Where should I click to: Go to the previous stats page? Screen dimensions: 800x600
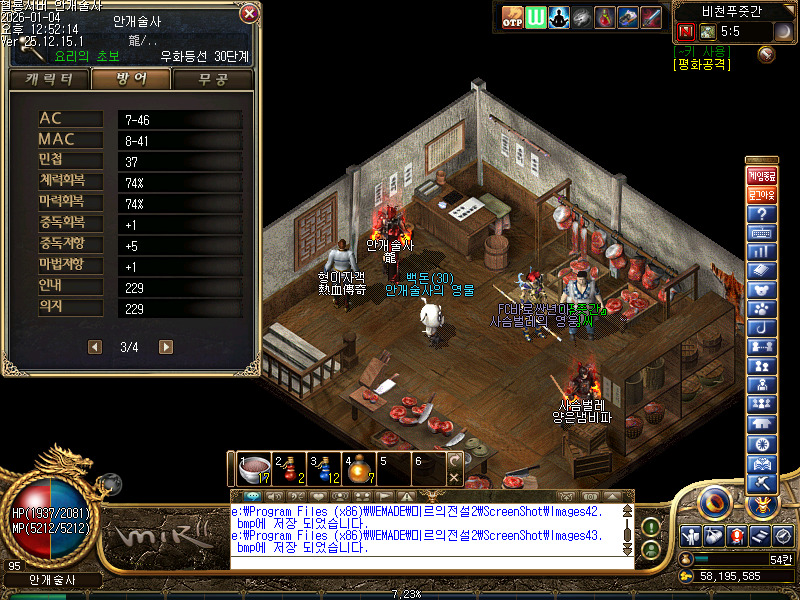pos(95,347)
